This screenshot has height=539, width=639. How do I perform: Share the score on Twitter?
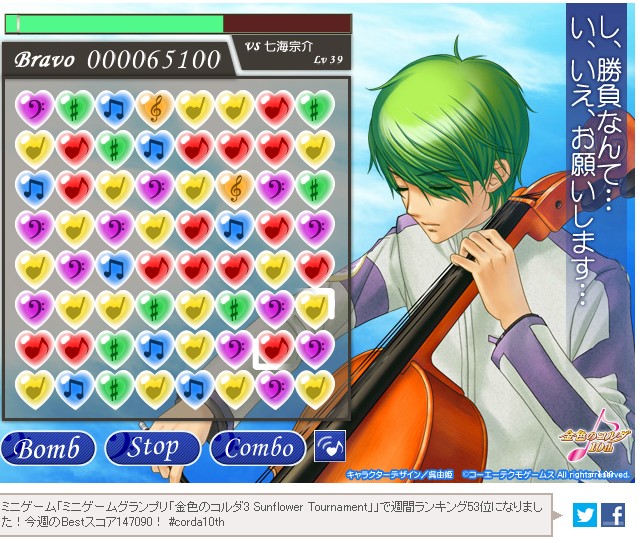(x=585, y=515)
